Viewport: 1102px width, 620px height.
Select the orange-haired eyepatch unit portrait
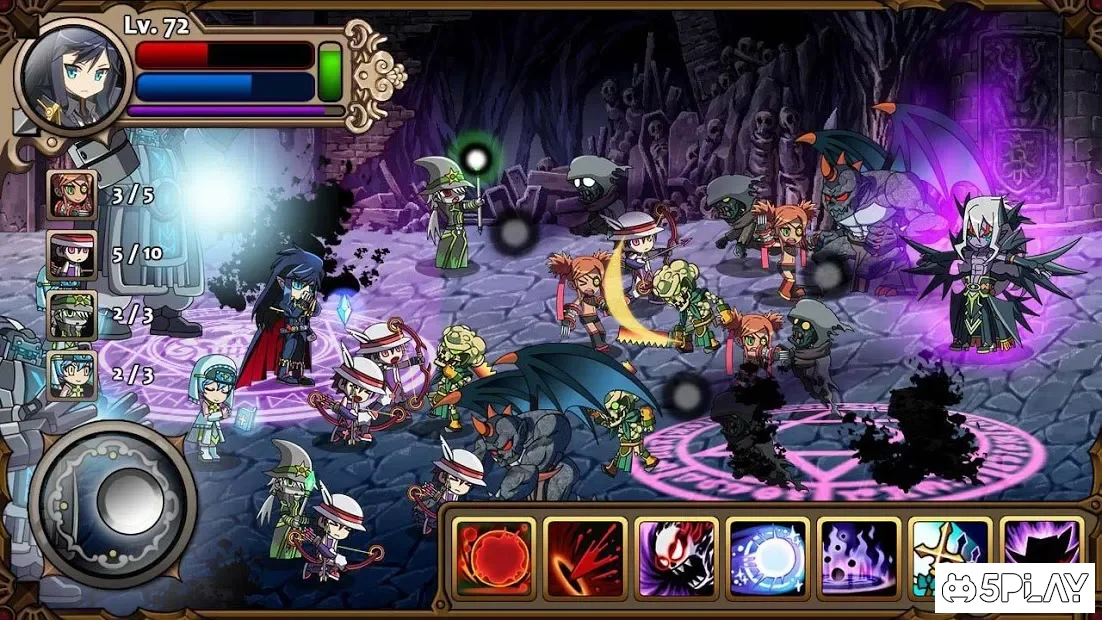(x=73, y=195)
